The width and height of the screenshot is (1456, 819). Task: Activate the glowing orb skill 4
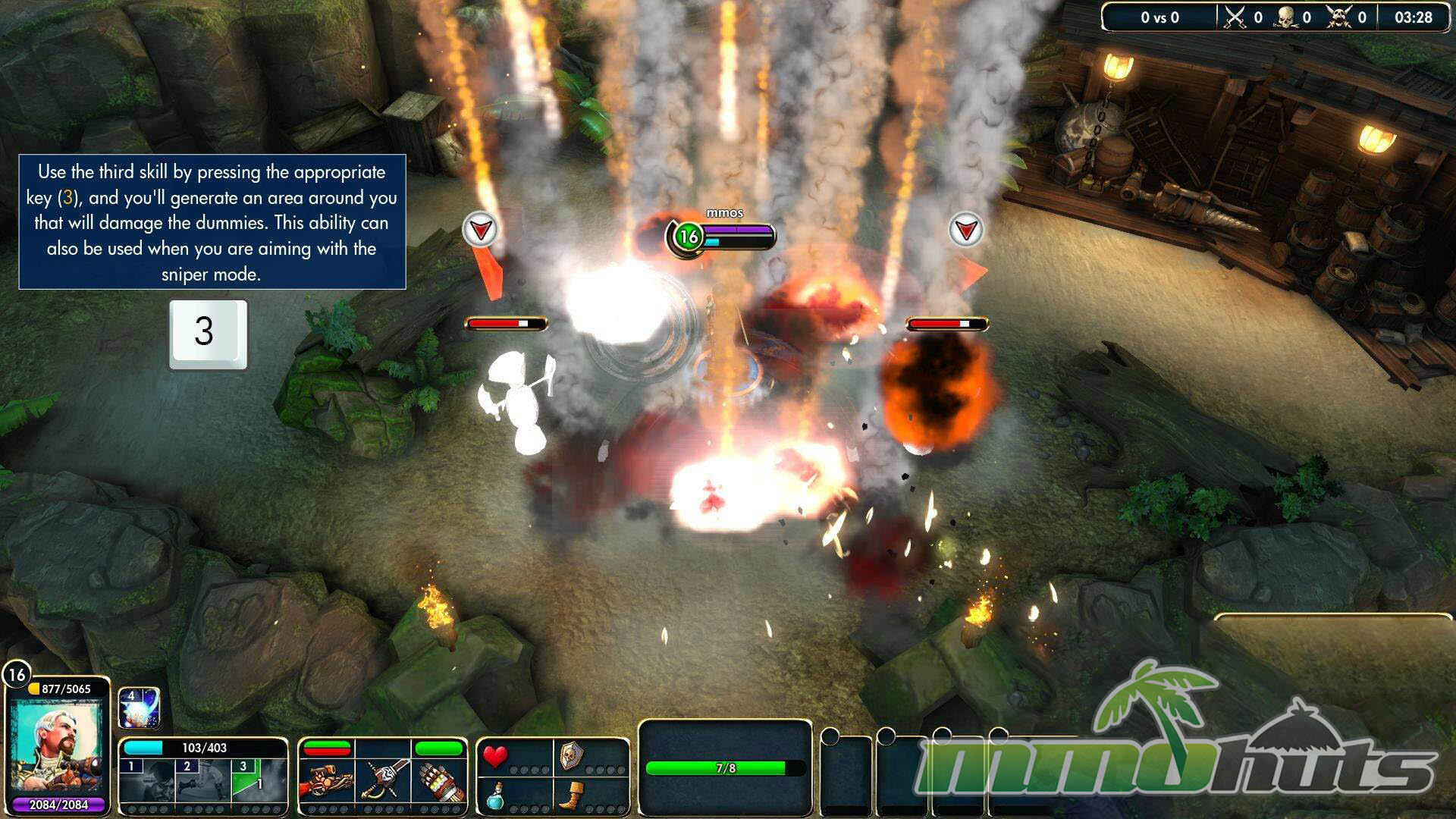[139, 708]
